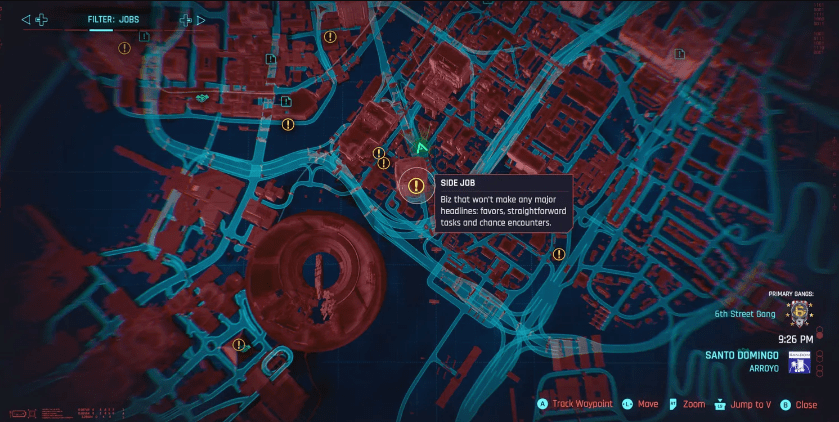This screenshot has height=422, width=839.
Task: Click the Santo Domingo district icon
Action: point(799,361)
